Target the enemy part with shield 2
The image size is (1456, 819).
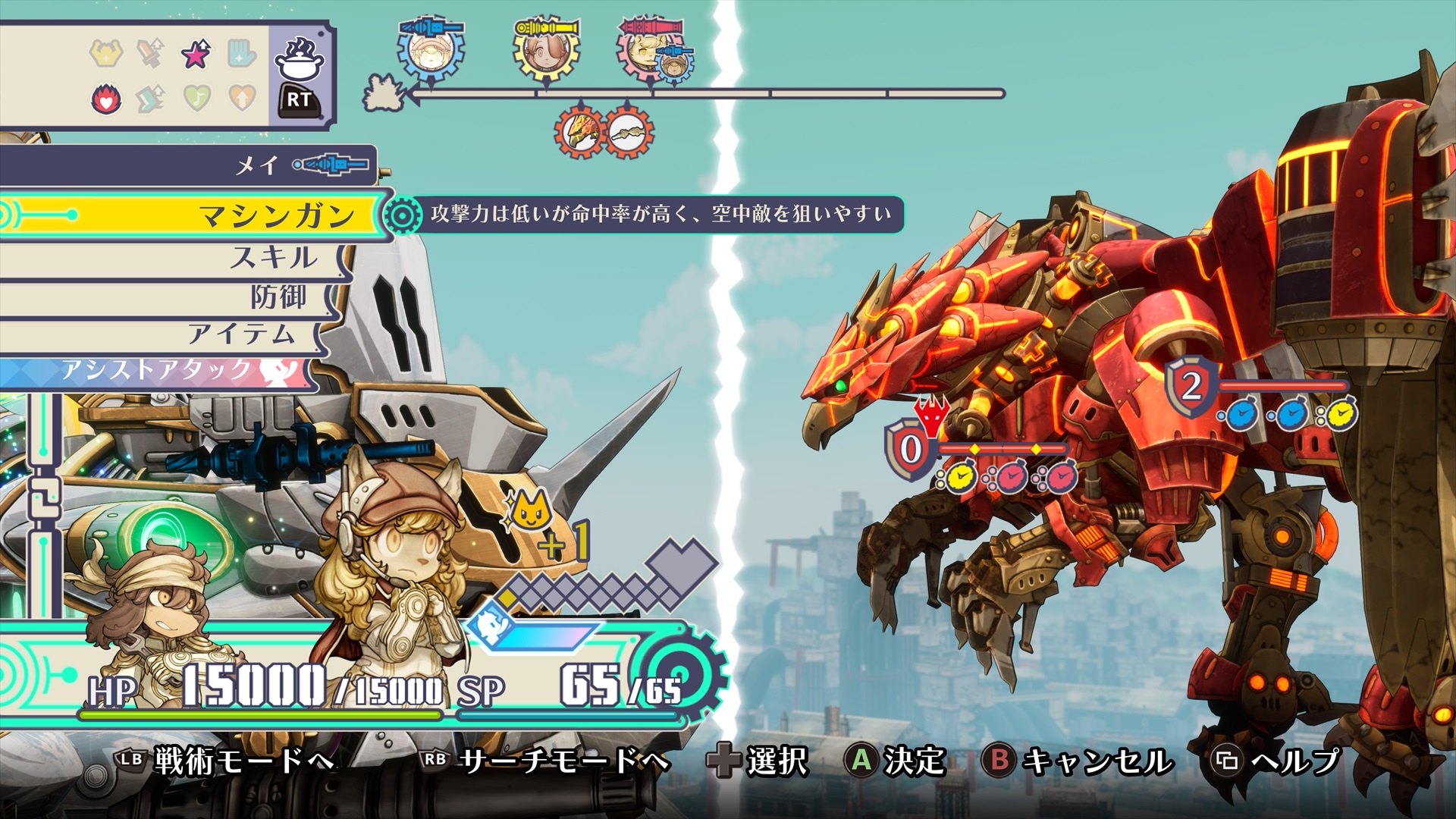point(1191,387)
